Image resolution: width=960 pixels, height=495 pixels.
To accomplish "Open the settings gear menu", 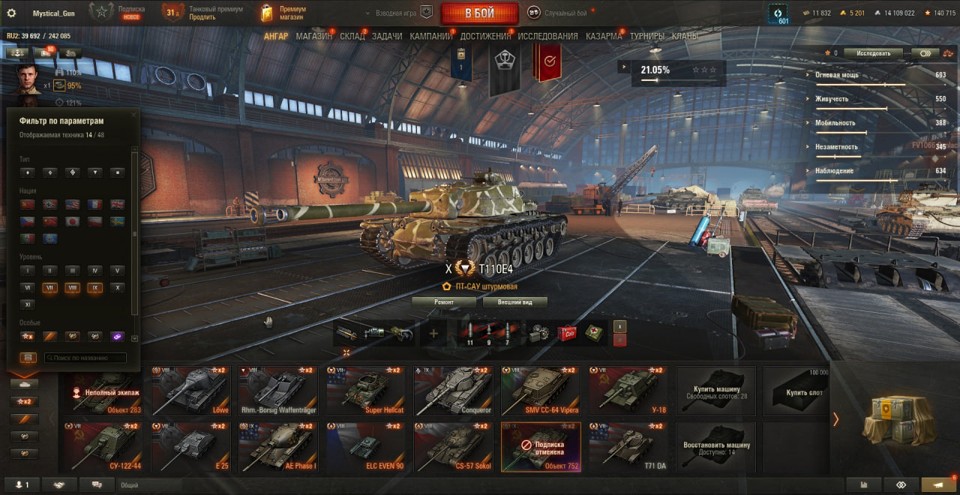I will click(12, 13).
